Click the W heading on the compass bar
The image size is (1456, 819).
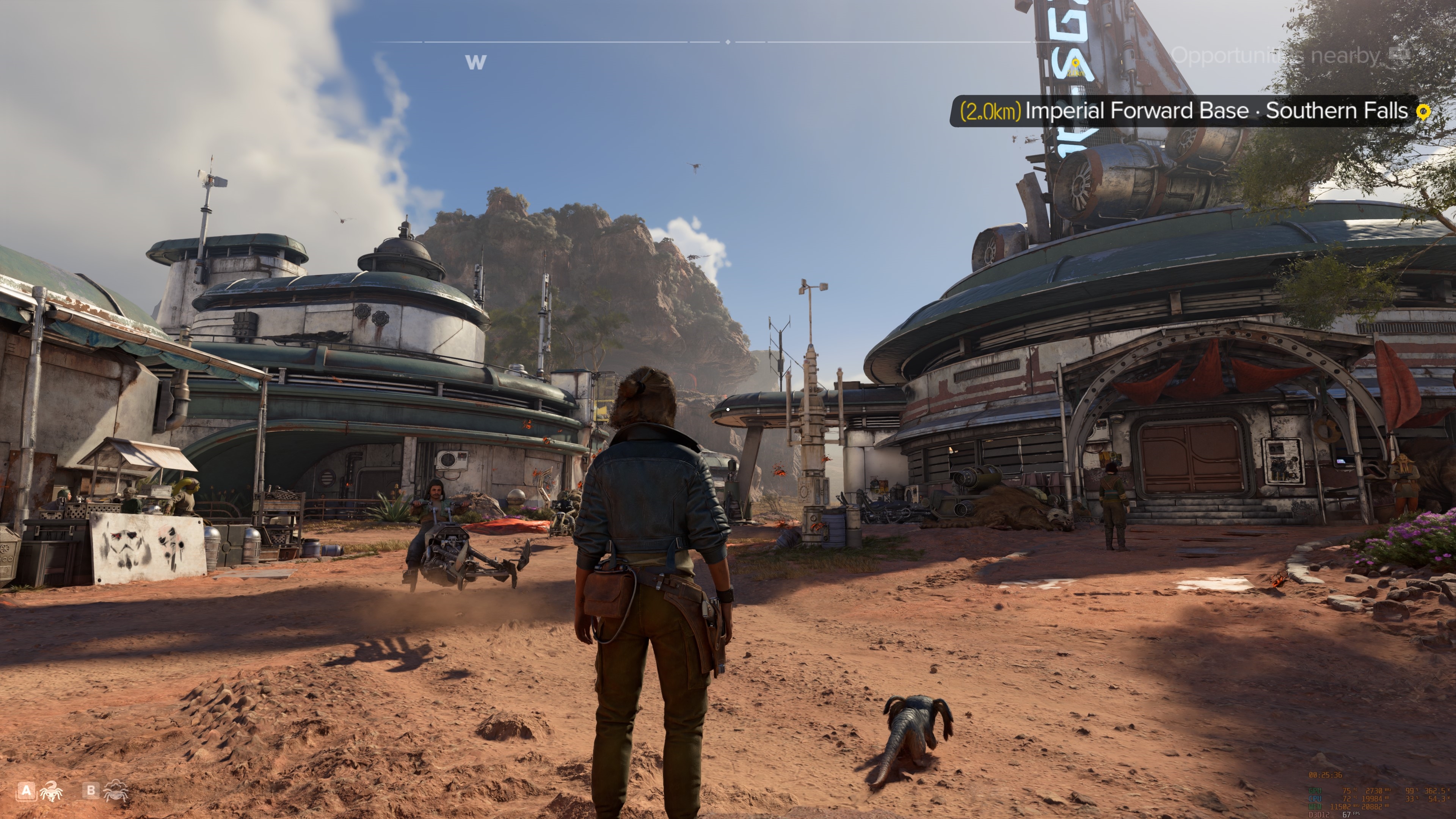coord(475,62)
